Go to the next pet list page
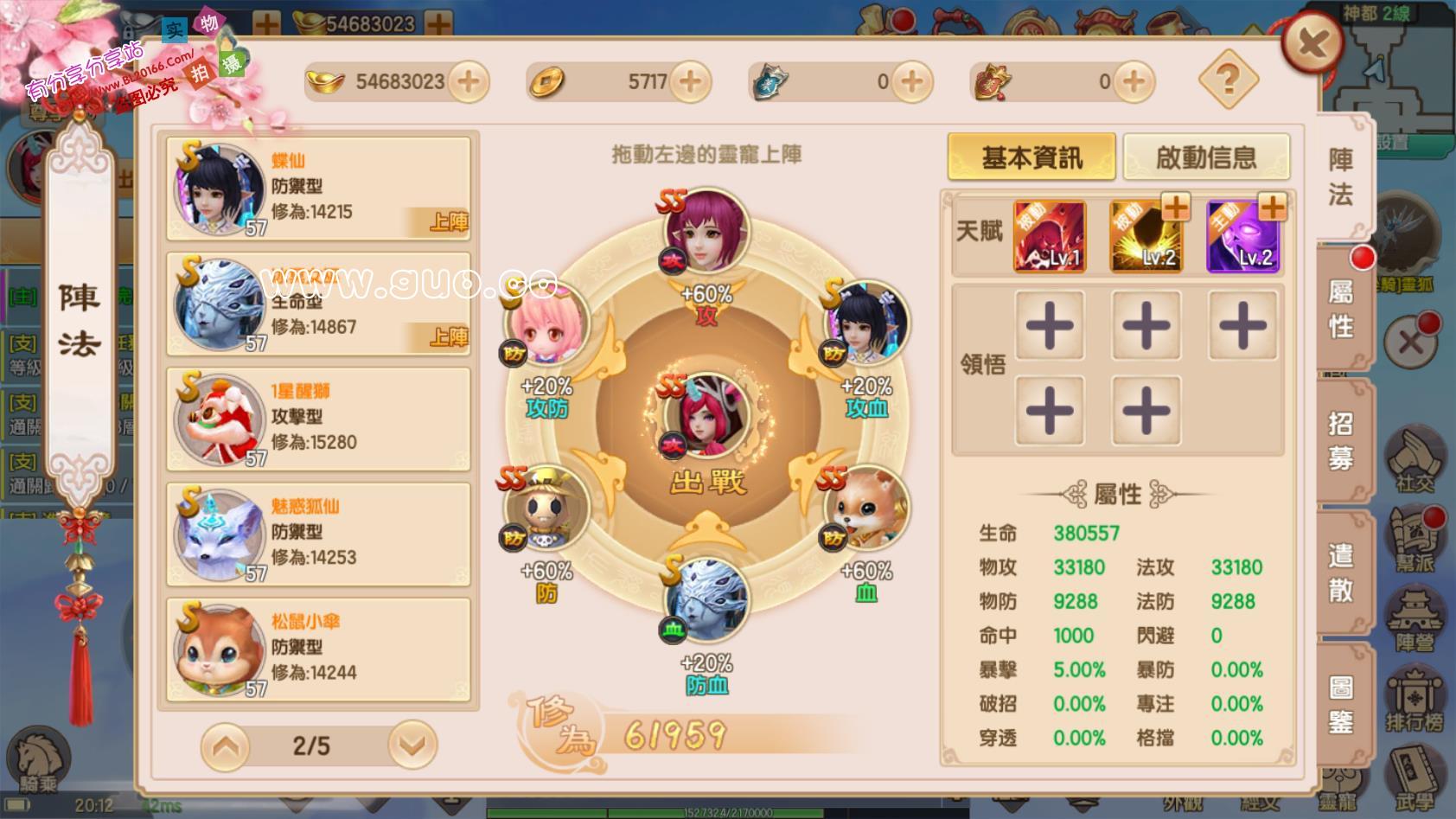The height and width of the screenshot is (819, 1456). click(x=412, y=745)
